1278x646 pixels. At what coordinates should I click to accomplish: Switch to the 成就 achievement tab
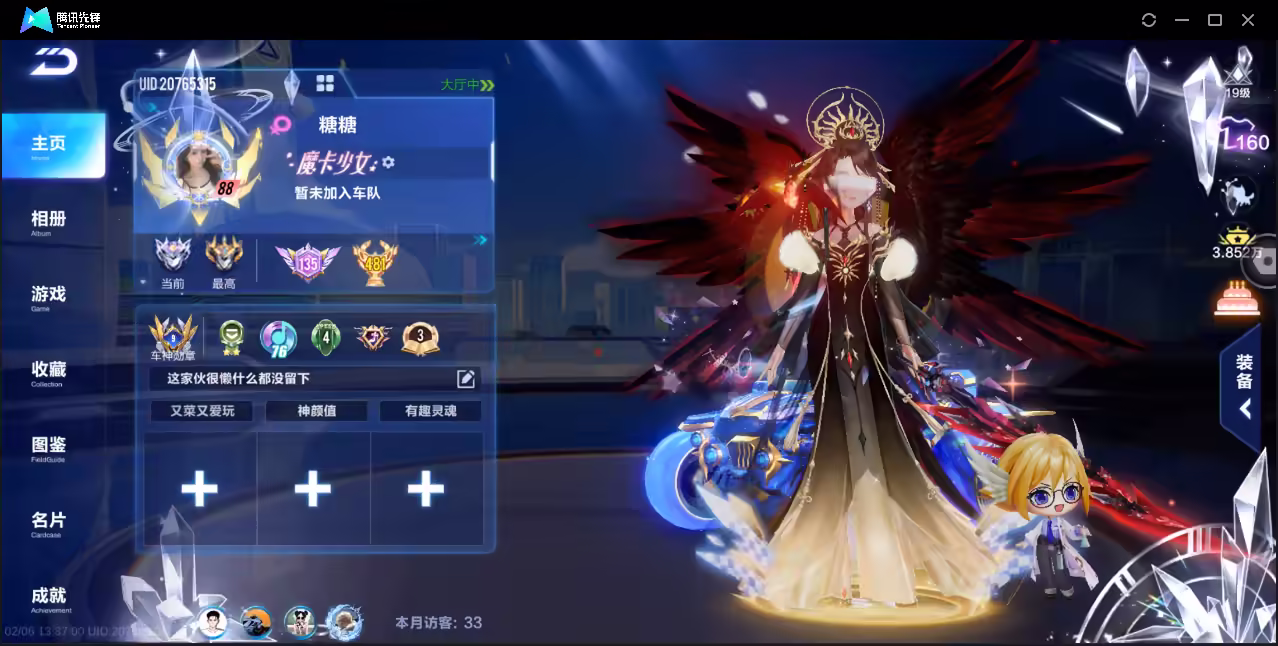(49, 597)
